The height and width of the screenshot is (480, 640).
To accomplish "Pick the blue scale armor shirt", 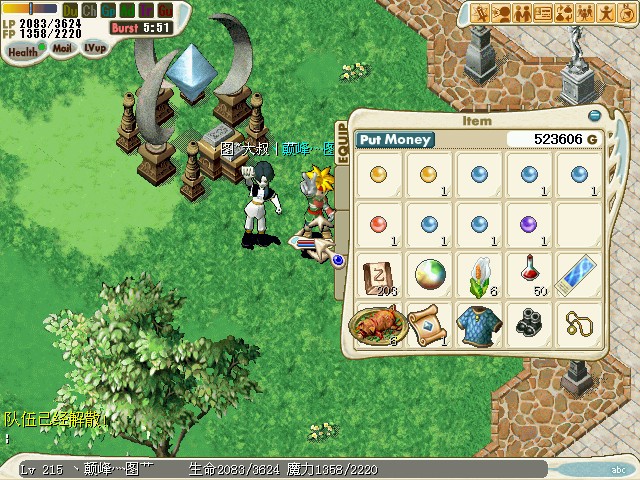I will [x=479, y=323].
